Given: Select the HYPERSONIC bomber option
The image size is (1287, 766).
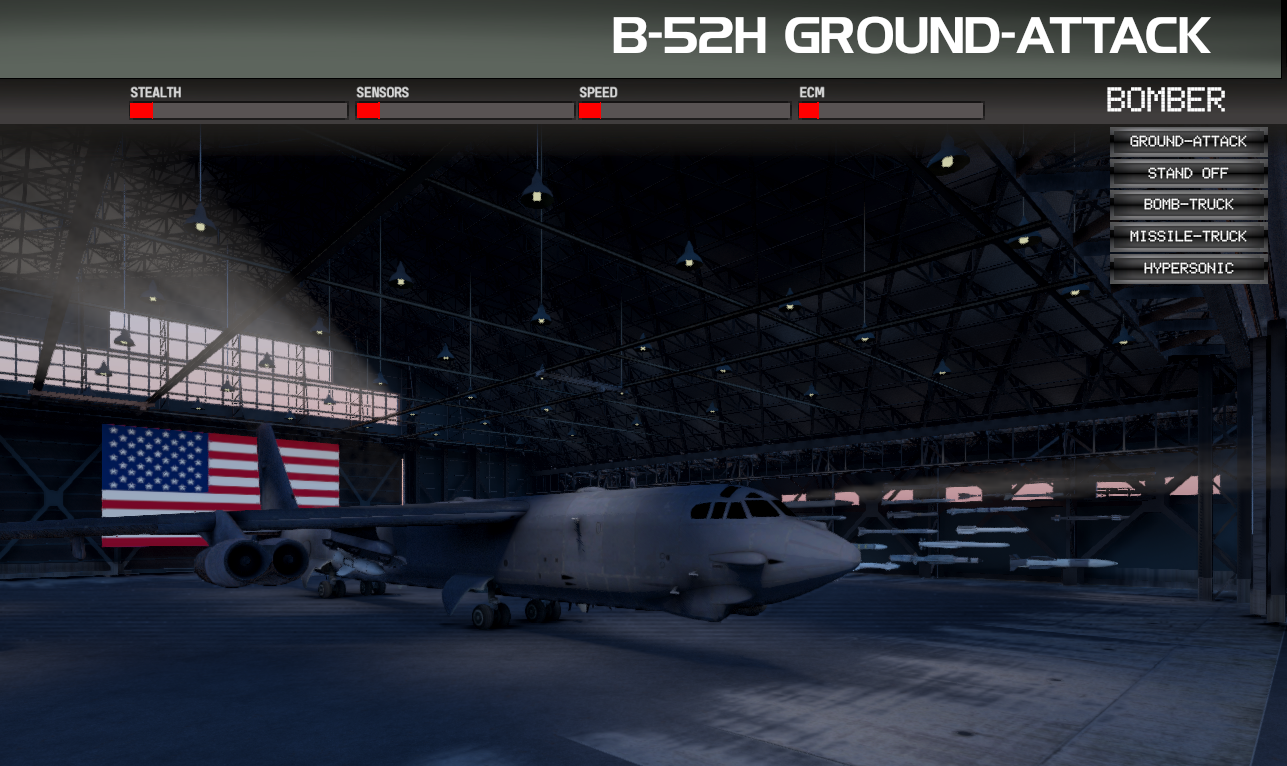Looking at the screenshot, I should click(x=1188, y=267).
